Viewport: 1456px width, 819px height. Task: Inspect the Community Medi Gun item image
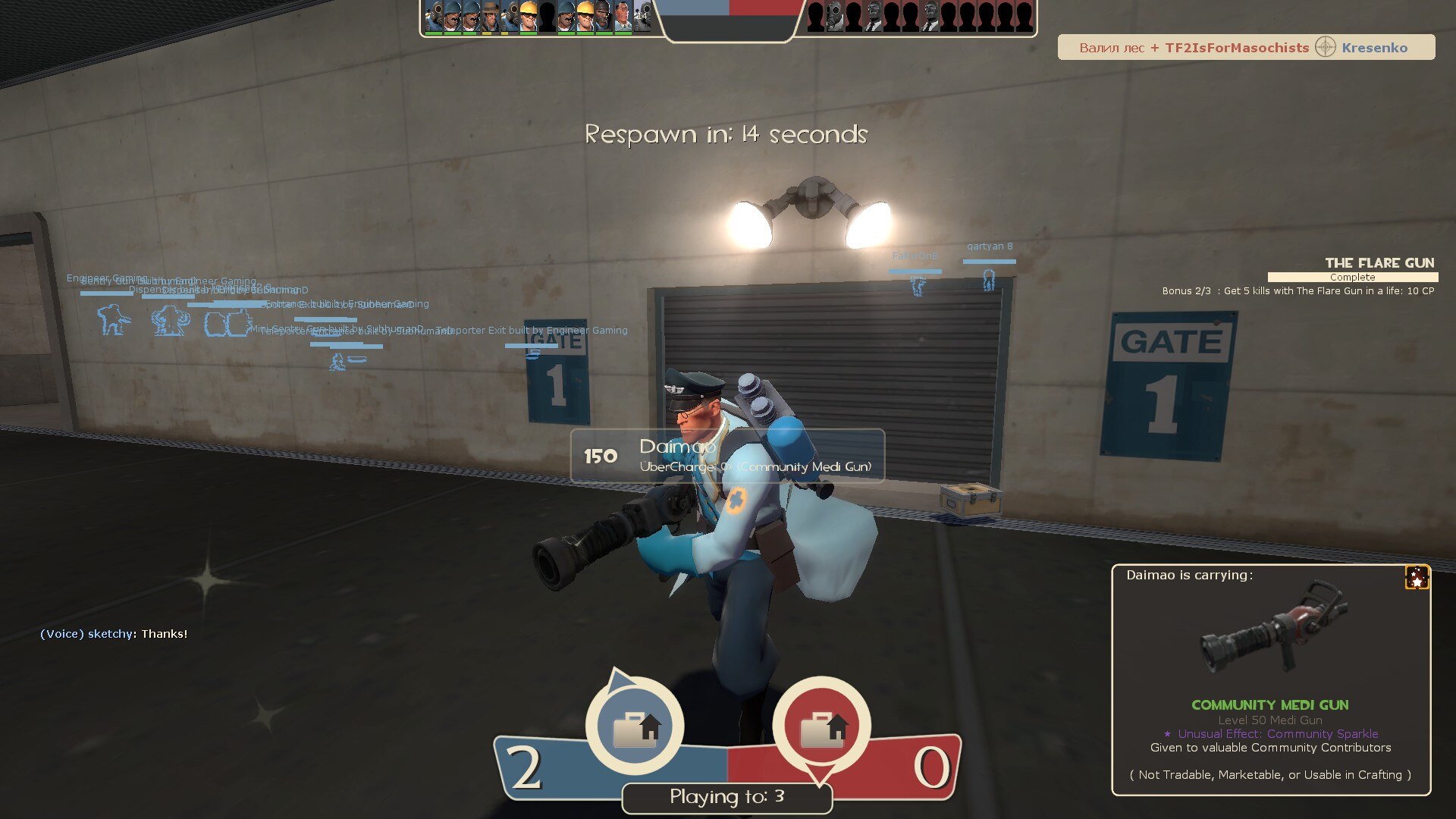coord(1271,628)
